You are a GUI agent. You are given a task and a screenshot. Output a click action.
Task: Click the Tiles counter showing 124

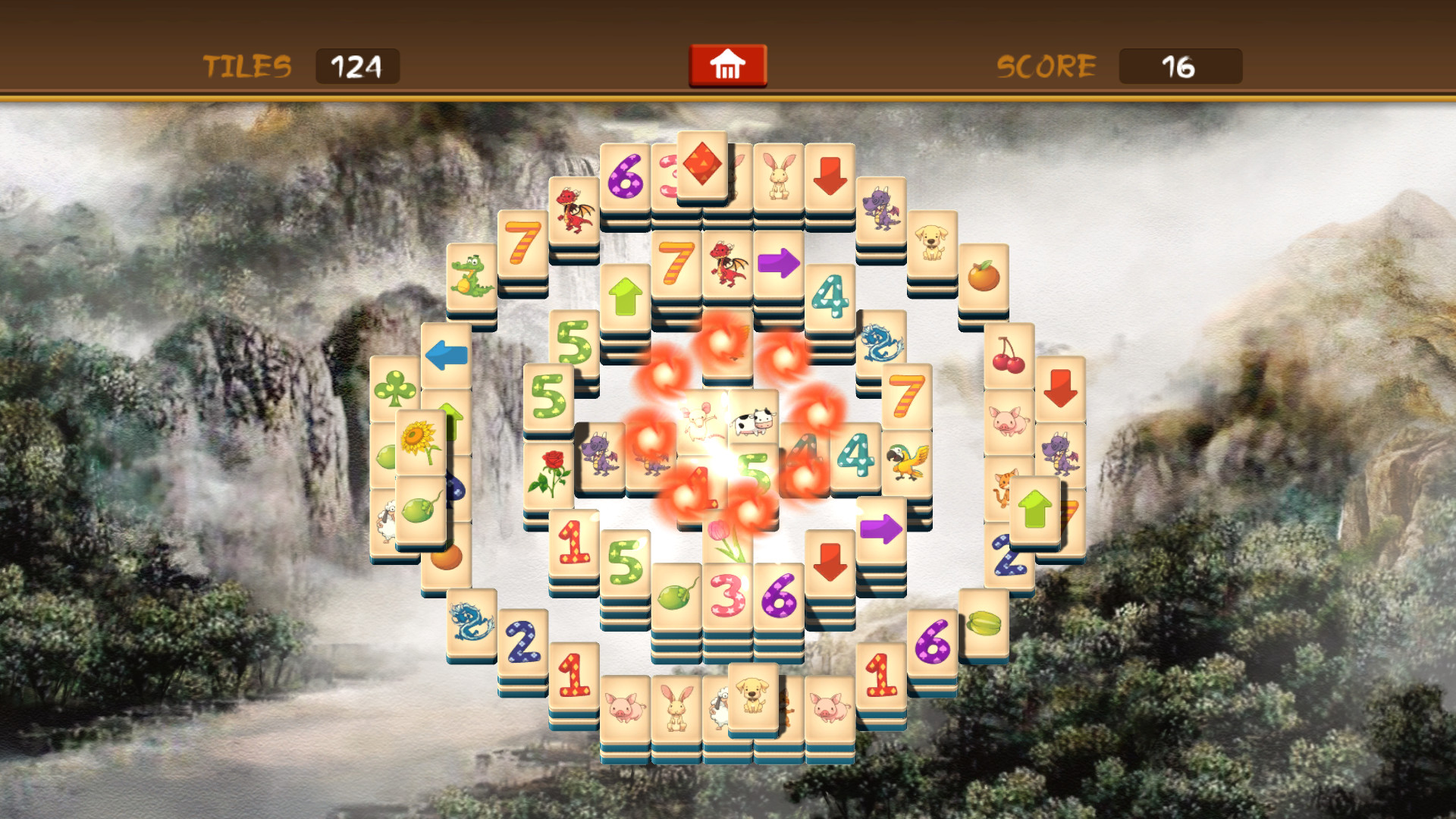point(357,66)
